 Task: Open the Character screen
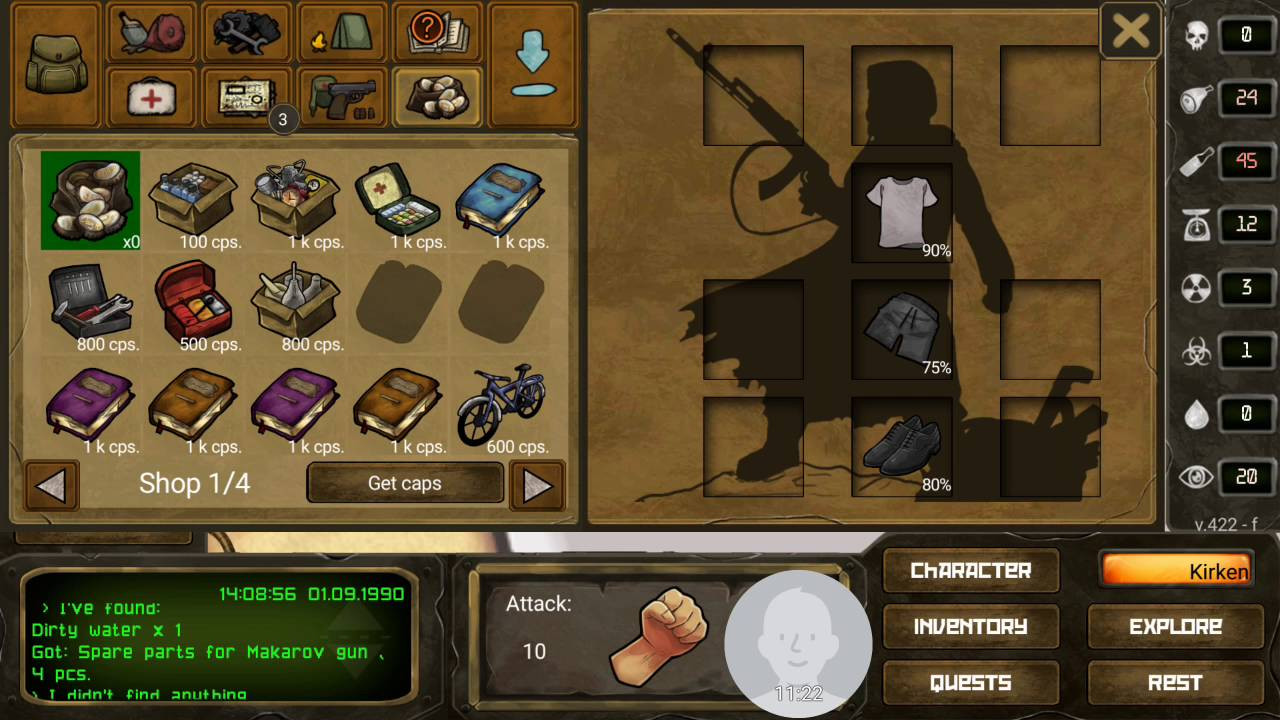tap(970, 571)
